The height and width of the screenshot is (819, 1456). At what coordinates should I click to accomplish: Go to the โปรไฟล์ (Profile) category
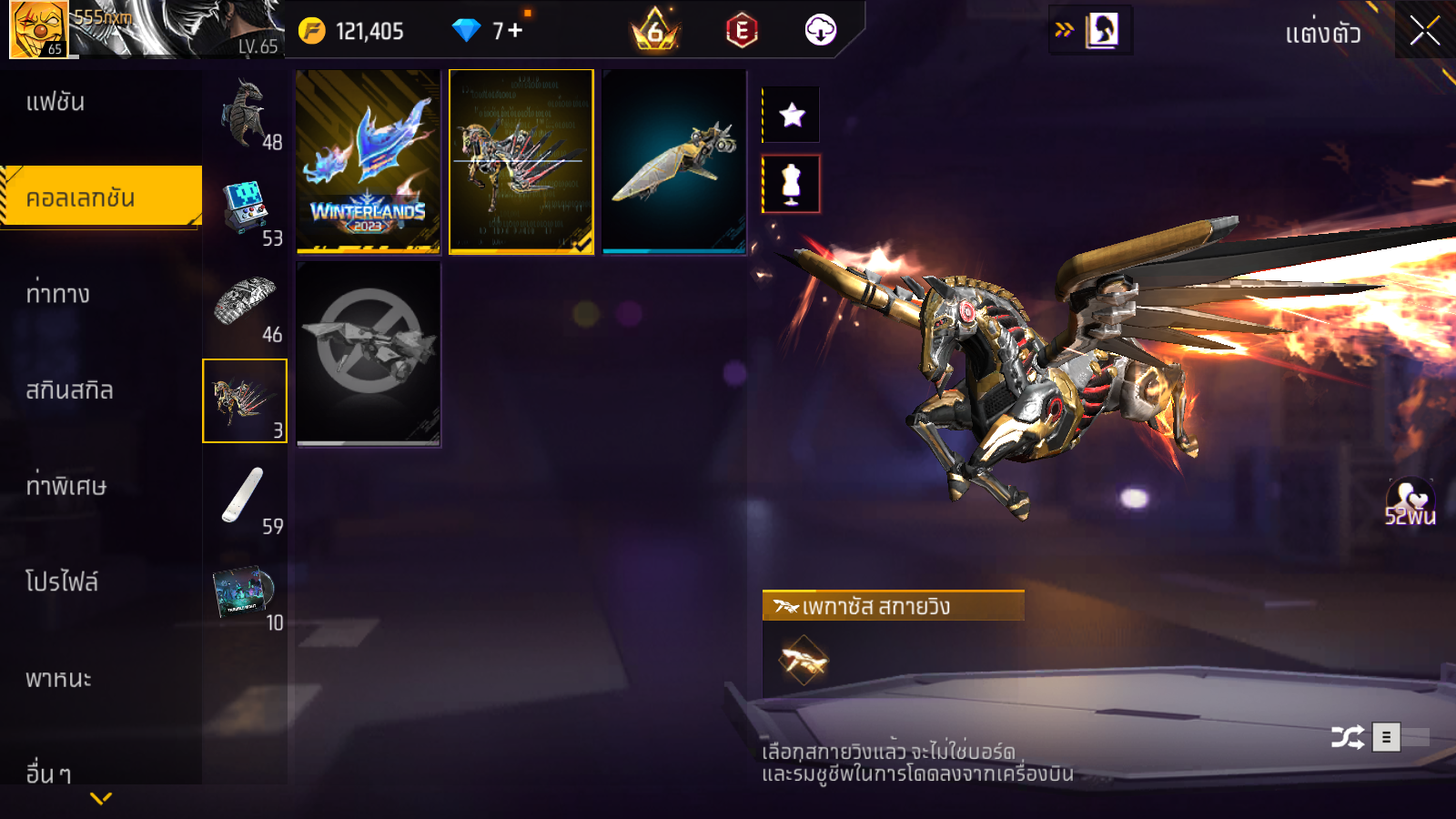(62, 582)
